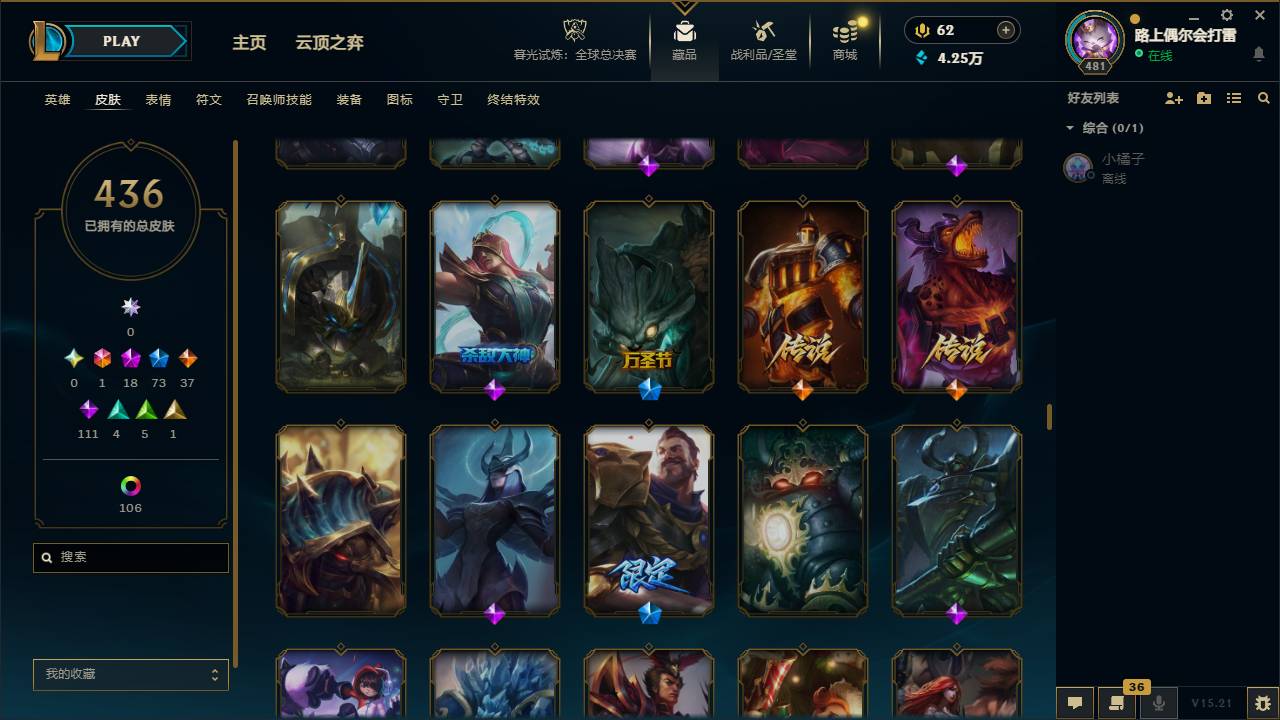Viewport: 1280px width, 720px height.
Task: Open the 我的收藏 dropdown
Action: click(130, 675)
